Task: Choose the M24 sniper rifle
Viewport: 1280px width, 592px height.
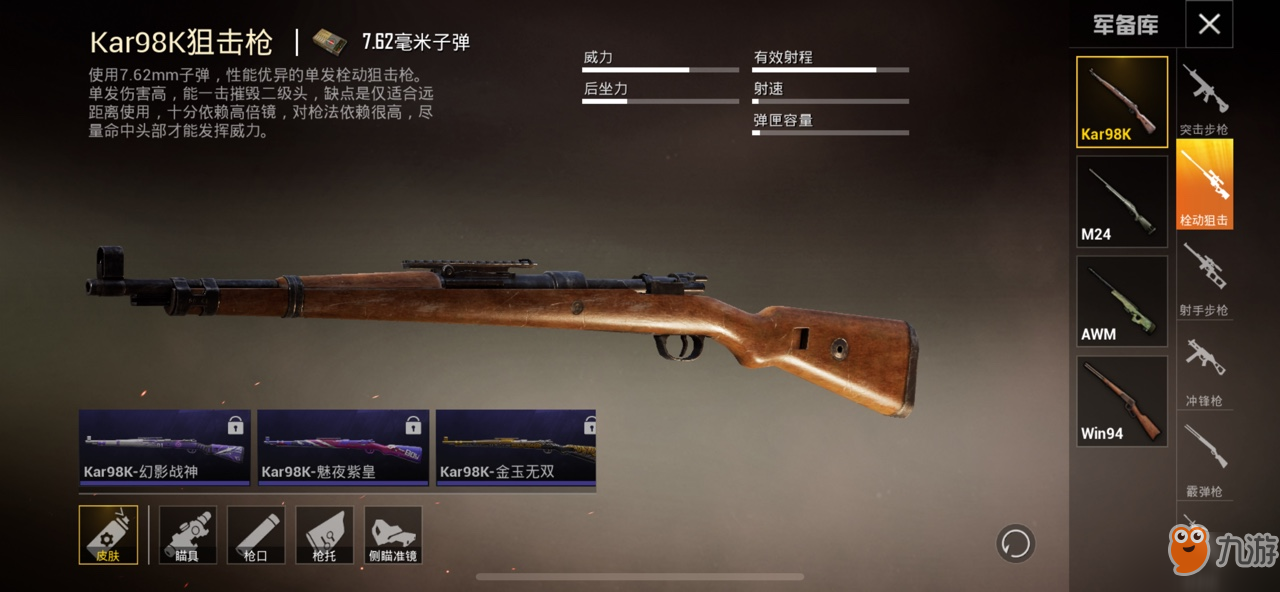Action: coord(1121,201)
